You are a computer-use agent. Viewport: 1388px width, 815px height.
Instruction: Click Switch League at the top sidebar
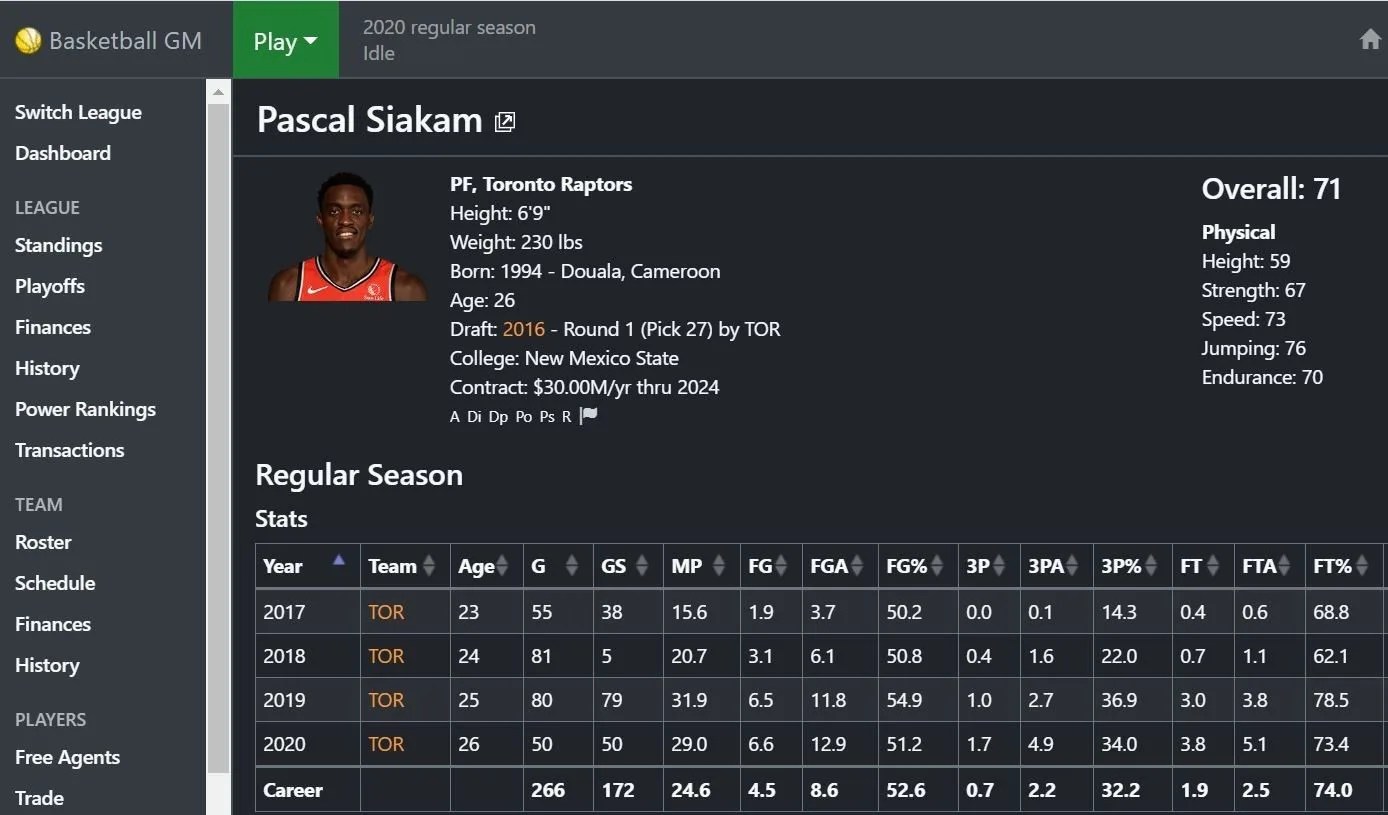coord(78,112)
